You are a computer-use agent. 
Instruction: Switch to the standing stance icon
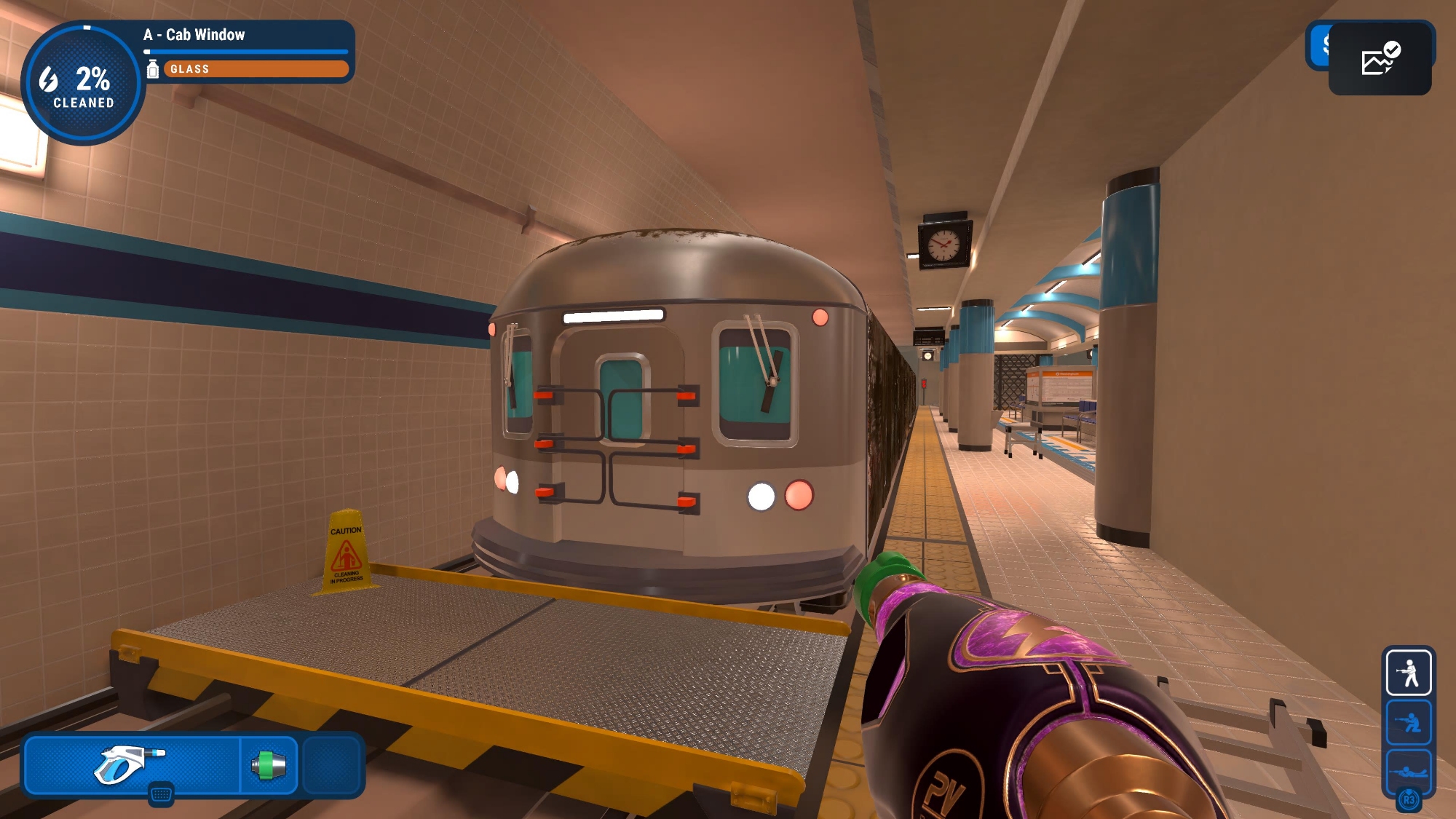tap(1409, 672)
